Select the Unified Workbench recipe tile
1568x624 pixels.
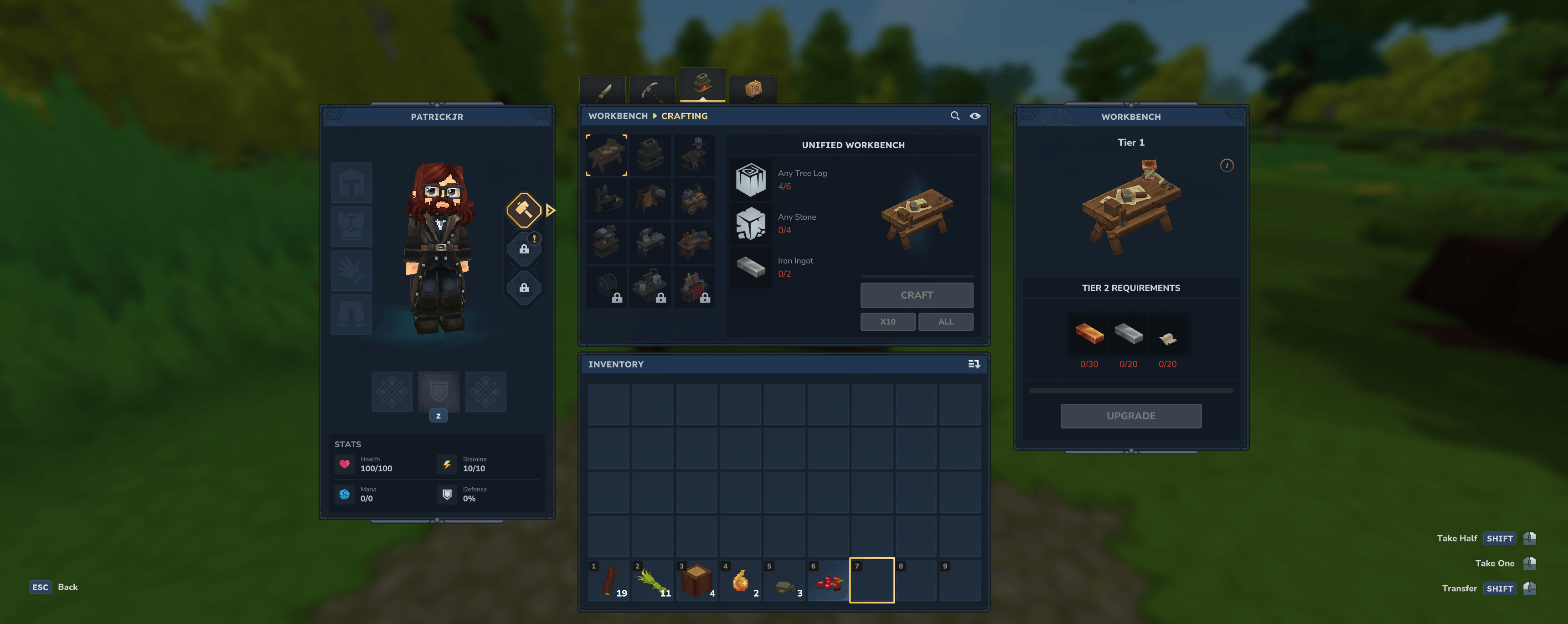pos(607,155)
